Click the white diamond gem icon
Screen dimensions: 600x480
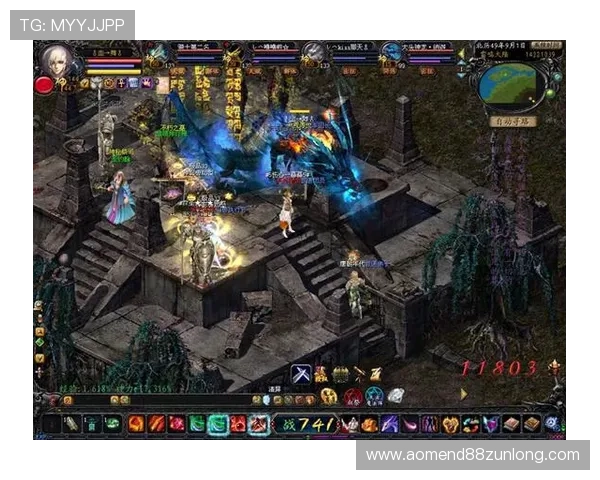396,396
